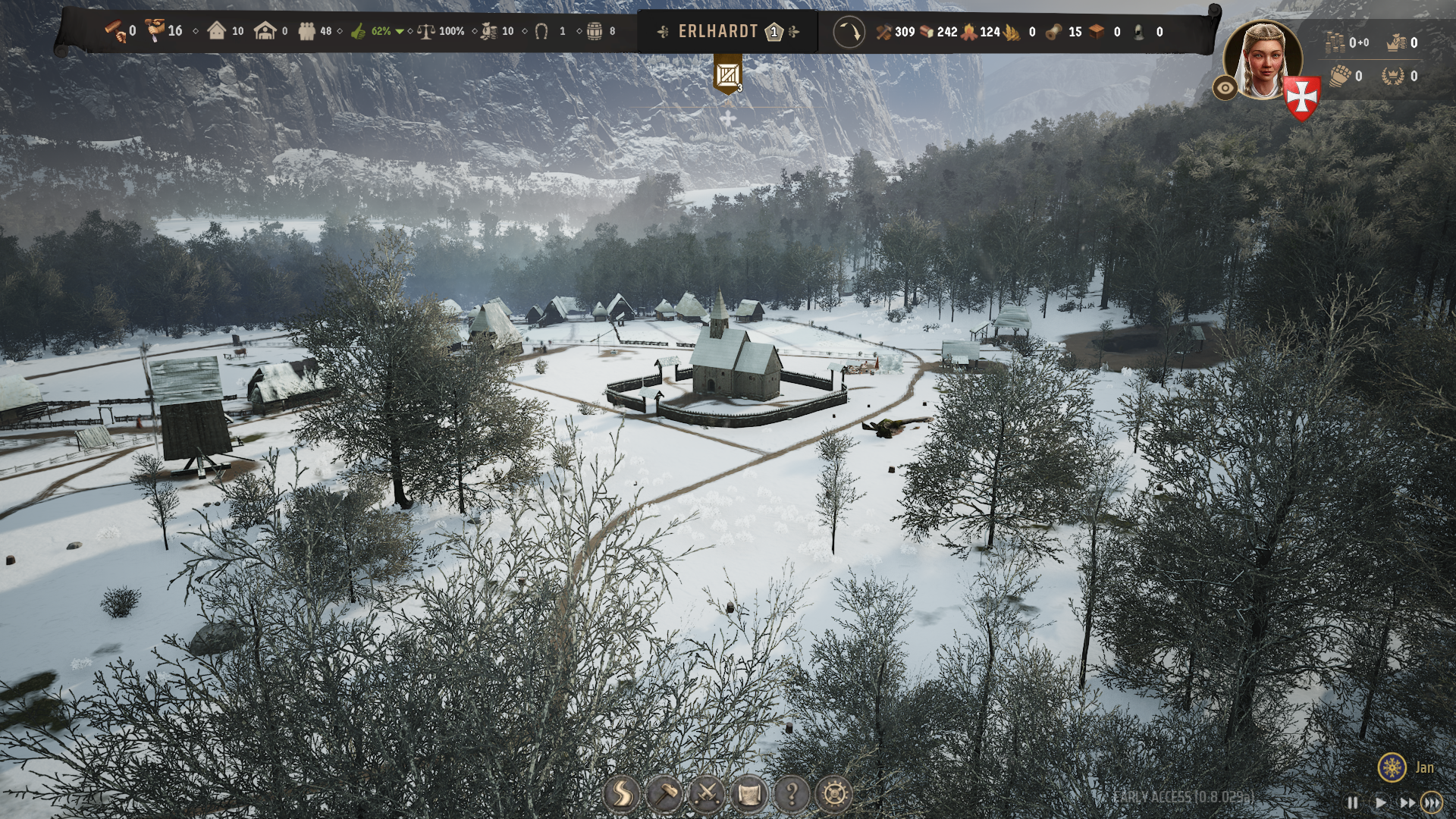Click the approval thumbs-up icon
1456x819 pixels.
359,32
